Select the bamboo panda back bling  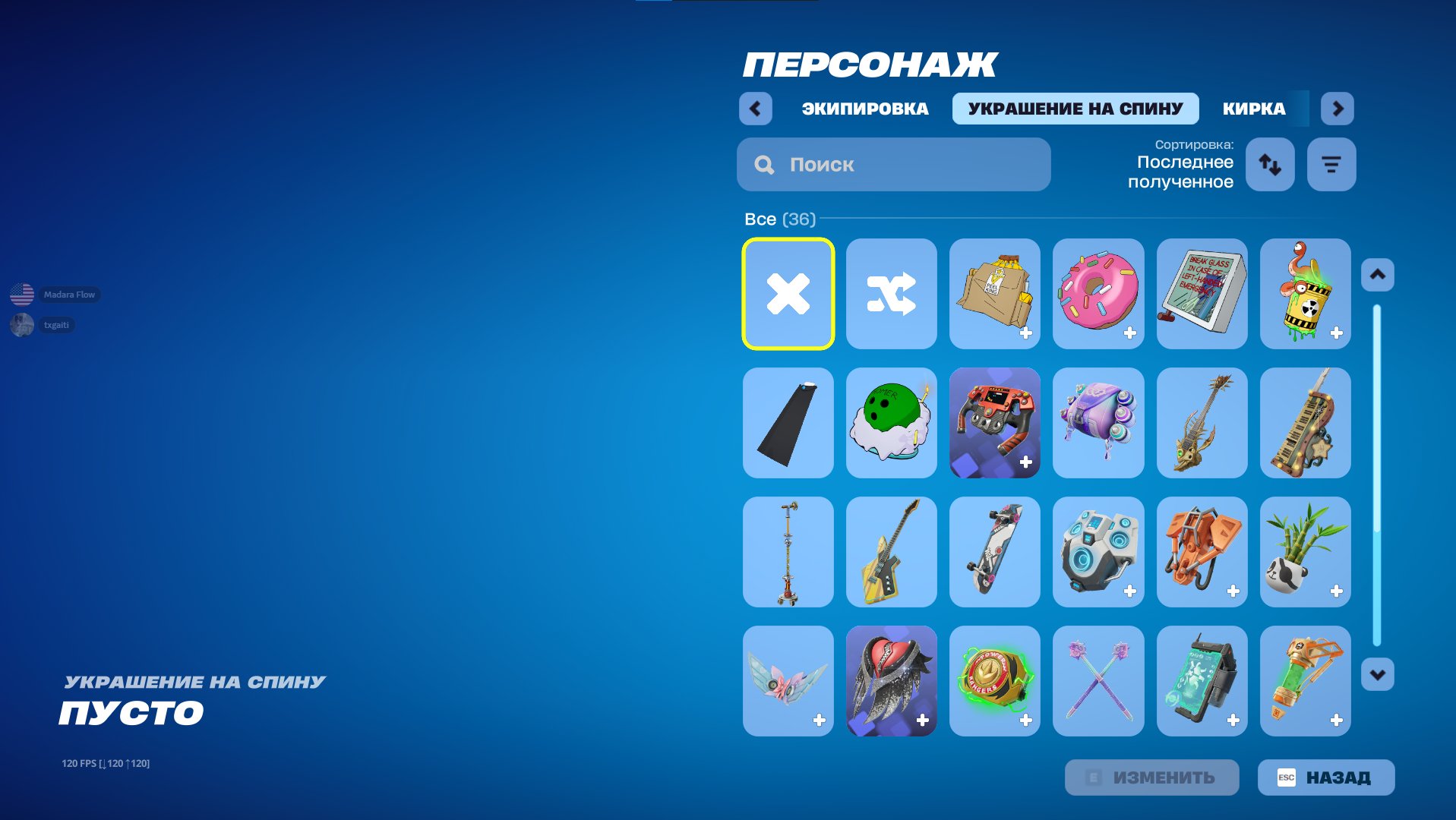pos(1305,552)
